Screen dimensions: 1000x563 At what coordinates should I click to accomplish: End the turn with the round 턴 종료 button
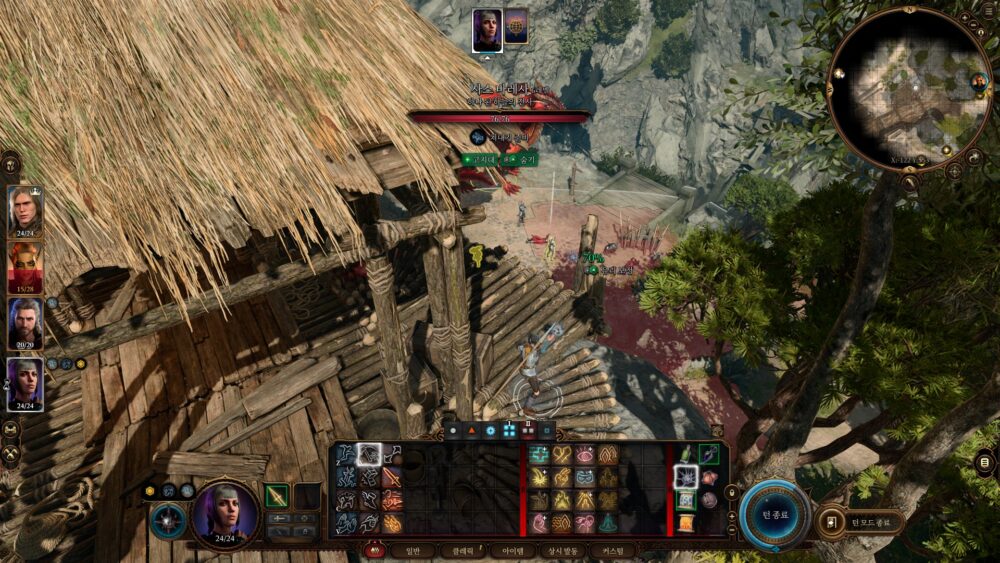pos(776,517)
